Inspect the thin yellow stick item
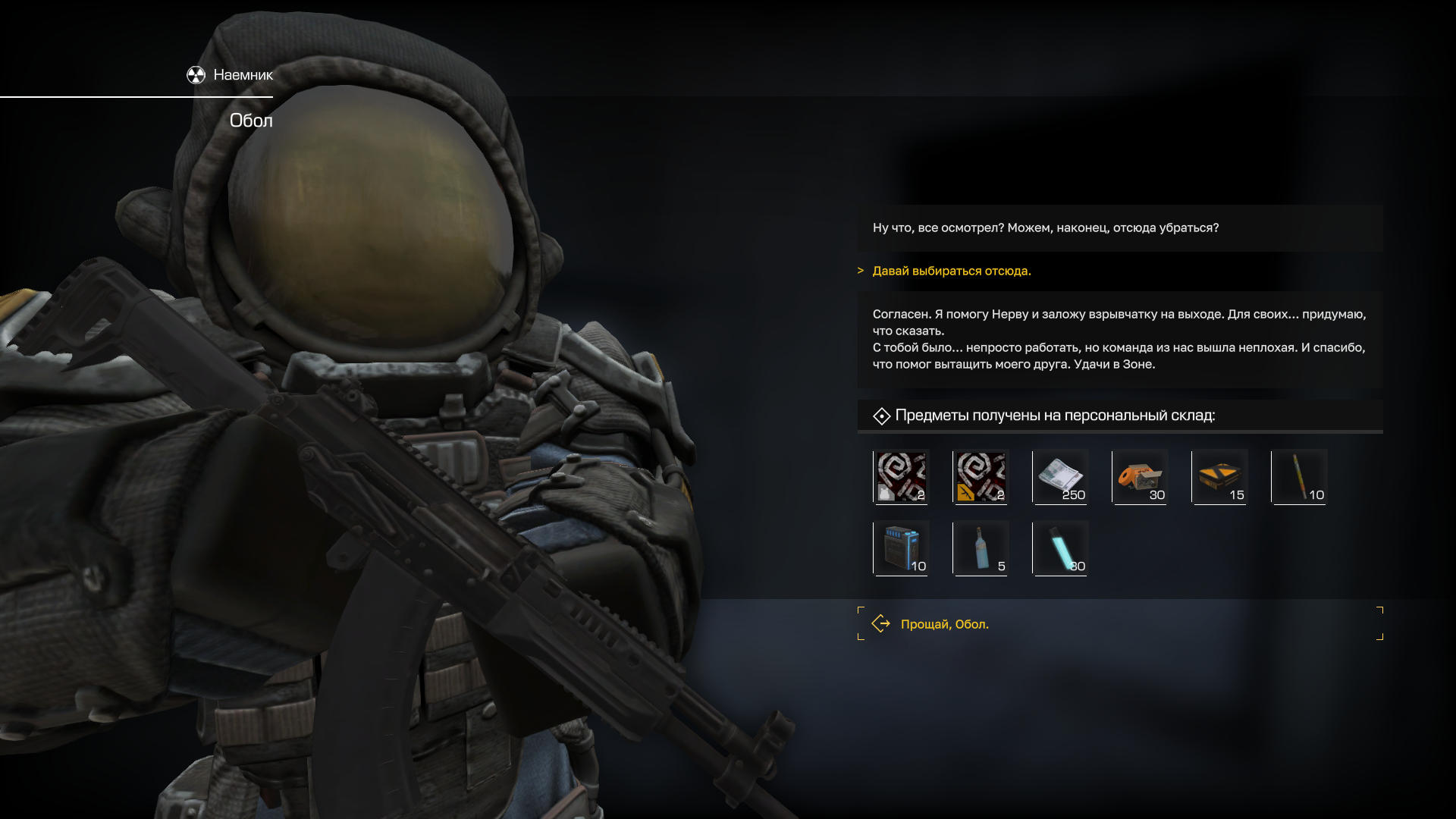The height and width of the screenshot is (819, 1456). point(1300,477)
